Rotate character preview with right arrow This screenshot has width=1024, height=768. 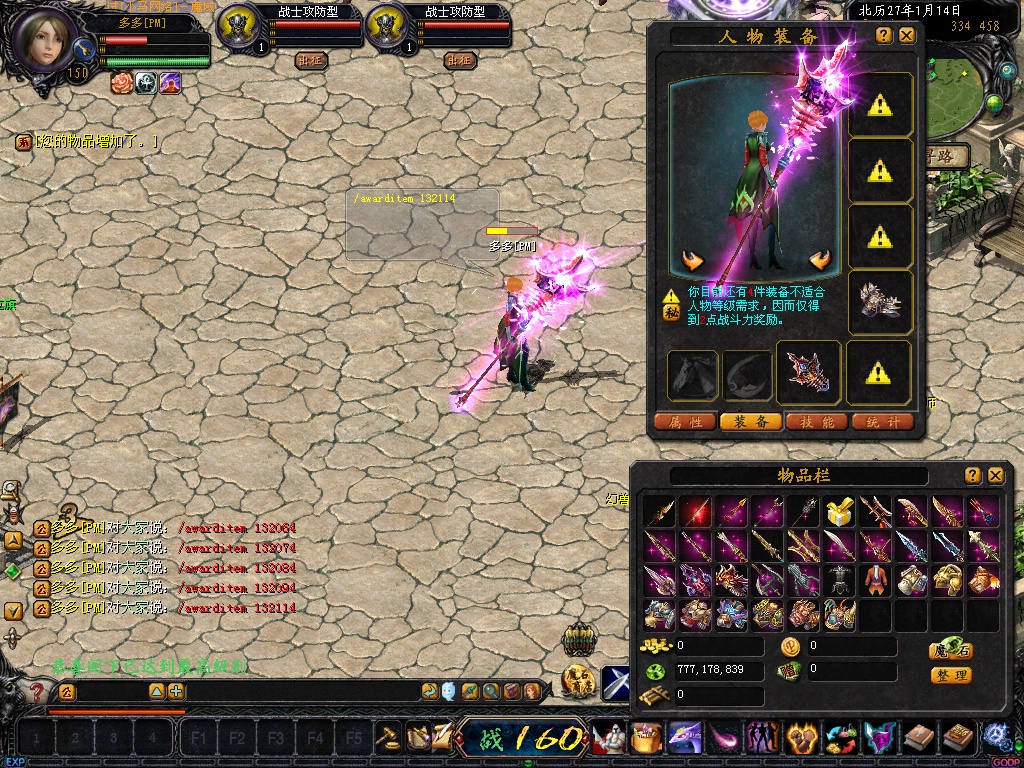[821, 261]
